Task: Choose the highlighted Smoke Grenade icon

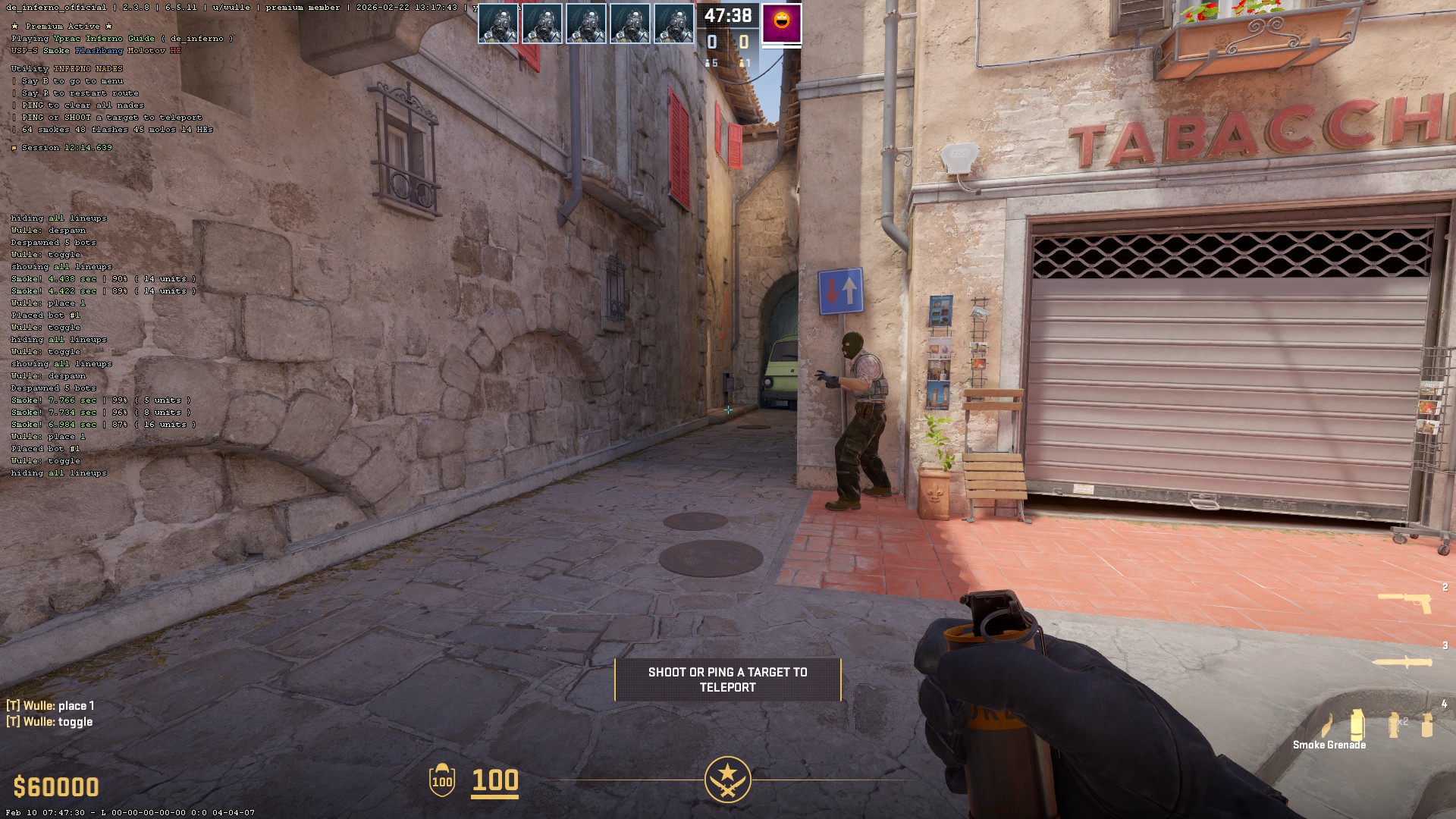Action: (1357, 724)
